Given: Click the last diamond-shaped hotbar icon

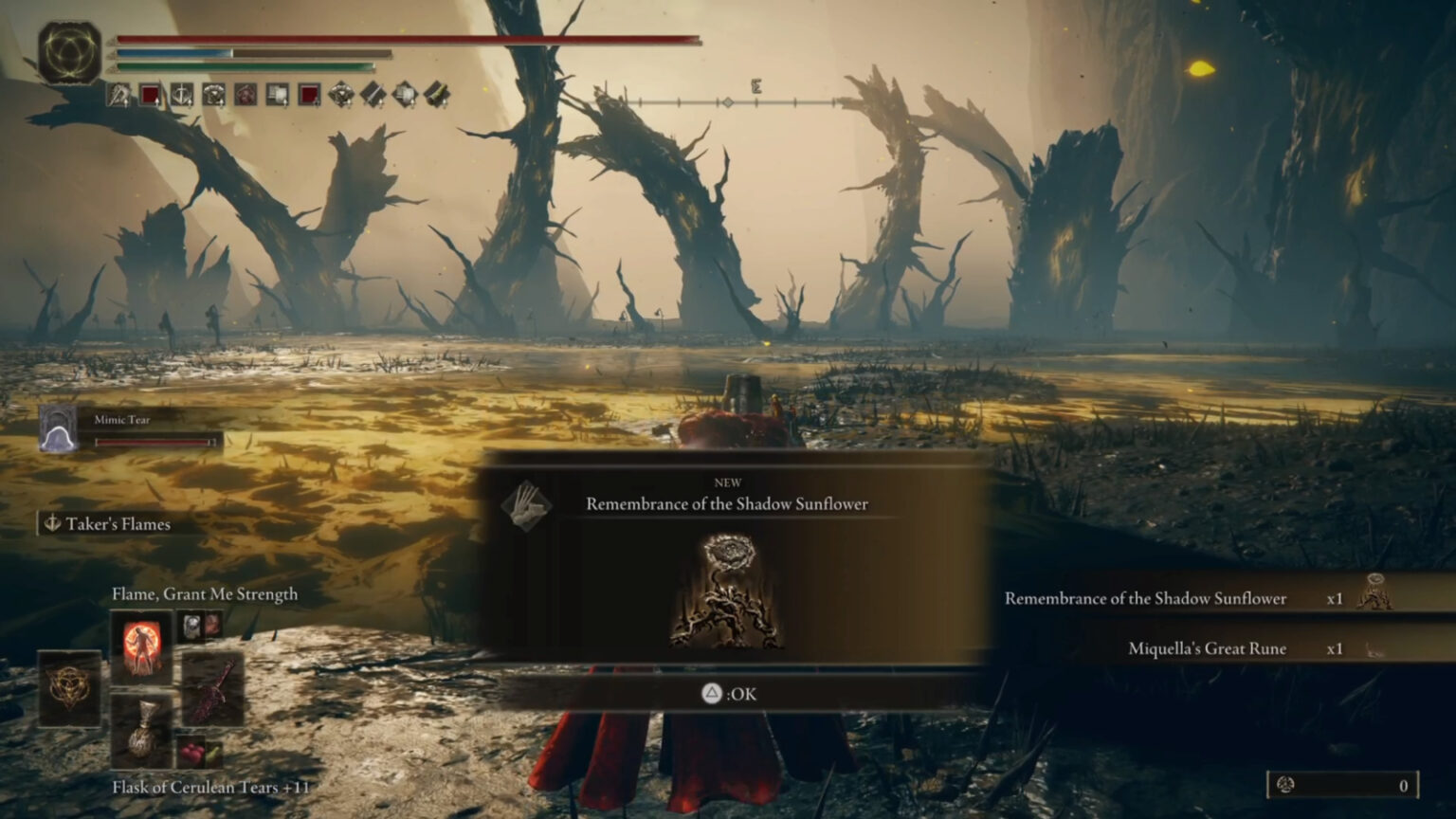Looking at the screenshot, I should click(x=433, y=92).
